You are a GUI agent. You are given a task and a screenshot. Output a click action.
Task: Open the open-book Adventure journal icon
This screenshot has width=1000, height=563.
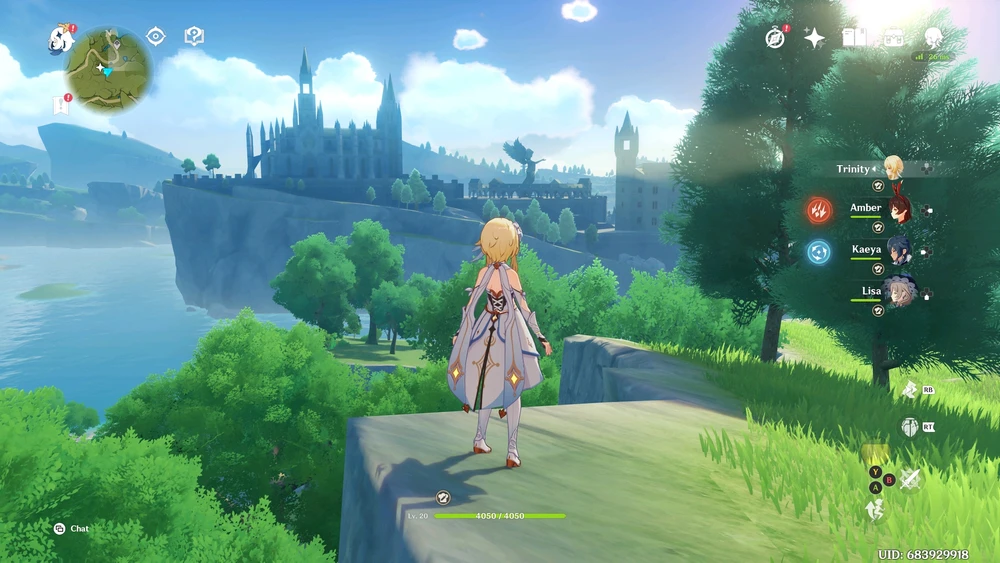(x=854, y=38)
